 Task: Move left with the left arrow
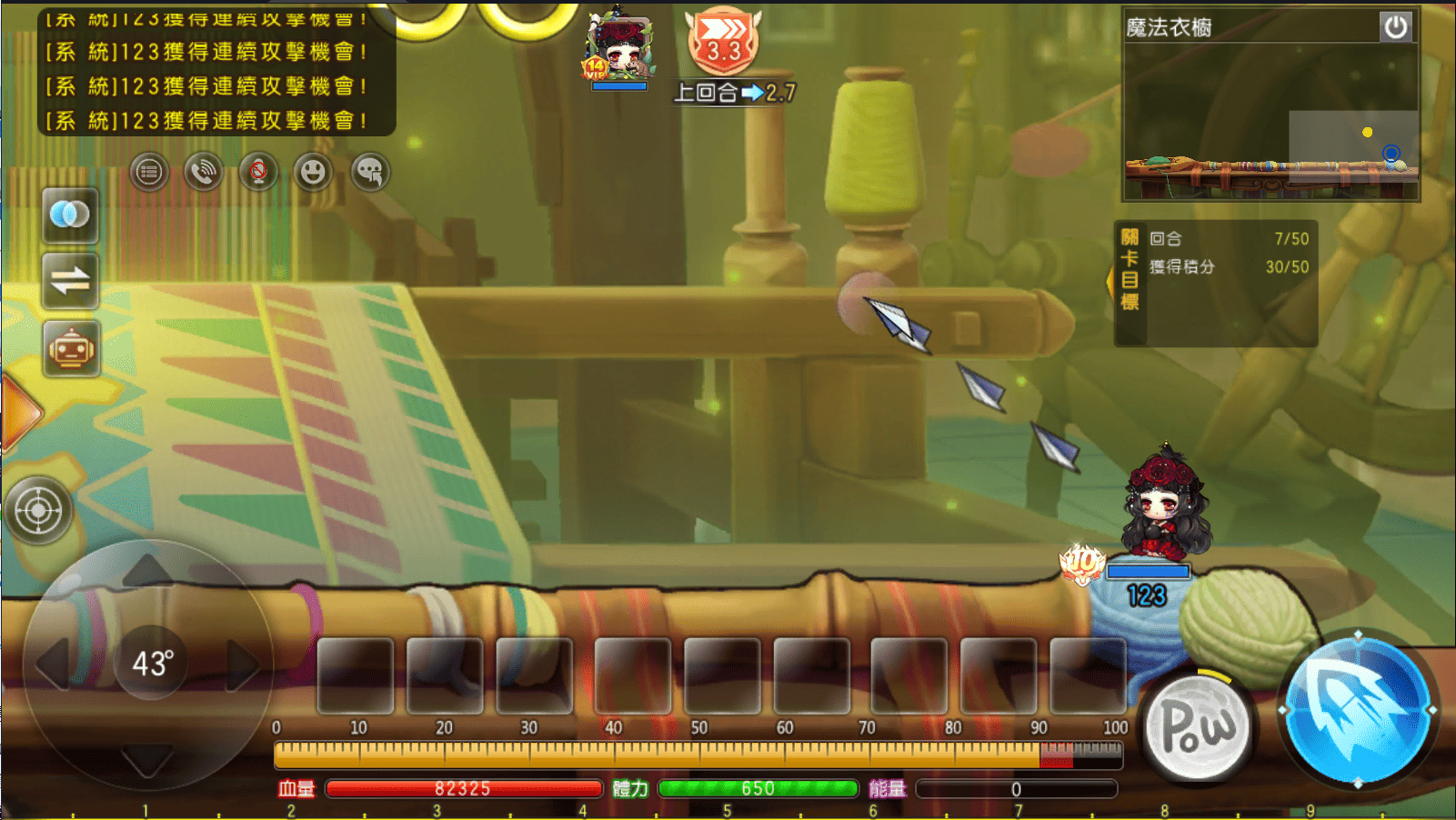coord(53,664)
